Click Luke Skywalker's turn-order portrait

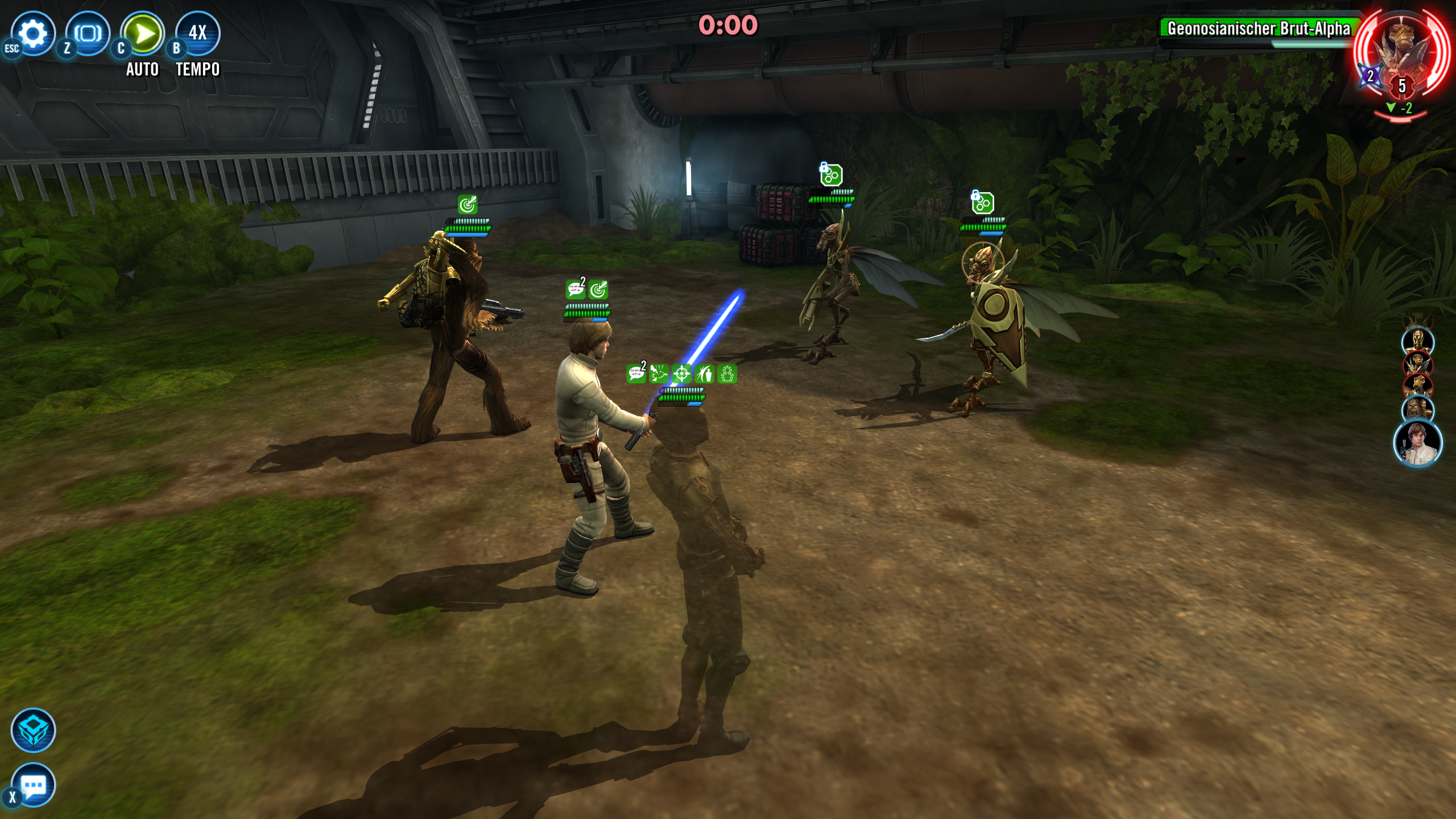1417,443
